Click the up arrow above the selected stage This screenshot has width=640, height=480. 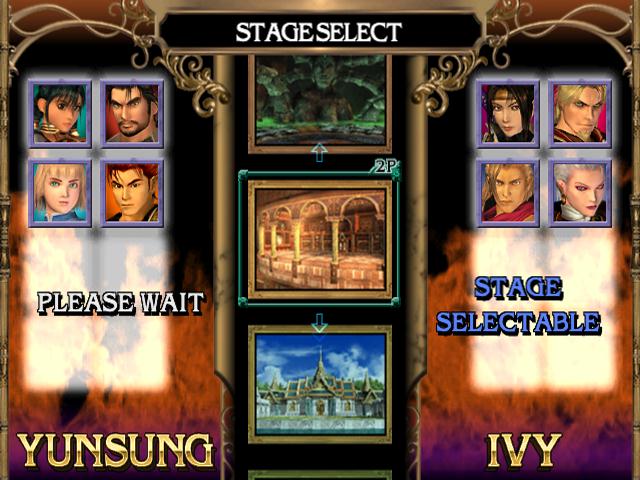coord(319,152)
